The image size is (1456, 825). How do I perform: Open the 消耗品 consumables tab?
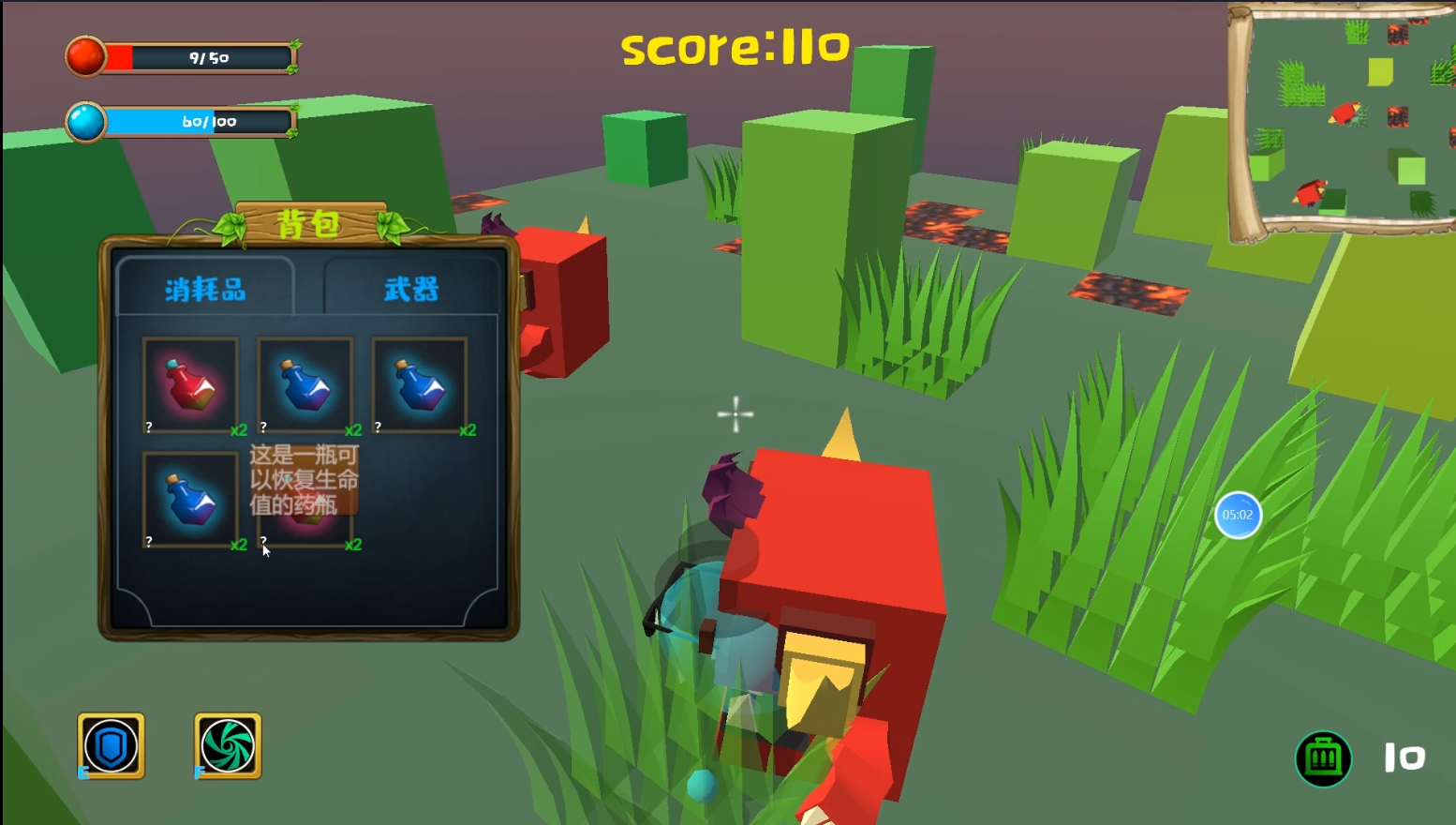[204, 289]
